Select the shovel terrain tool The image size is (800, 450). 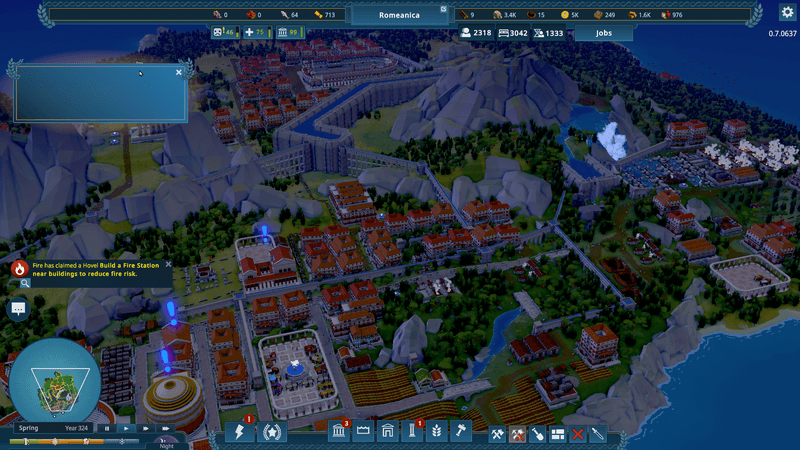(537, 434)
